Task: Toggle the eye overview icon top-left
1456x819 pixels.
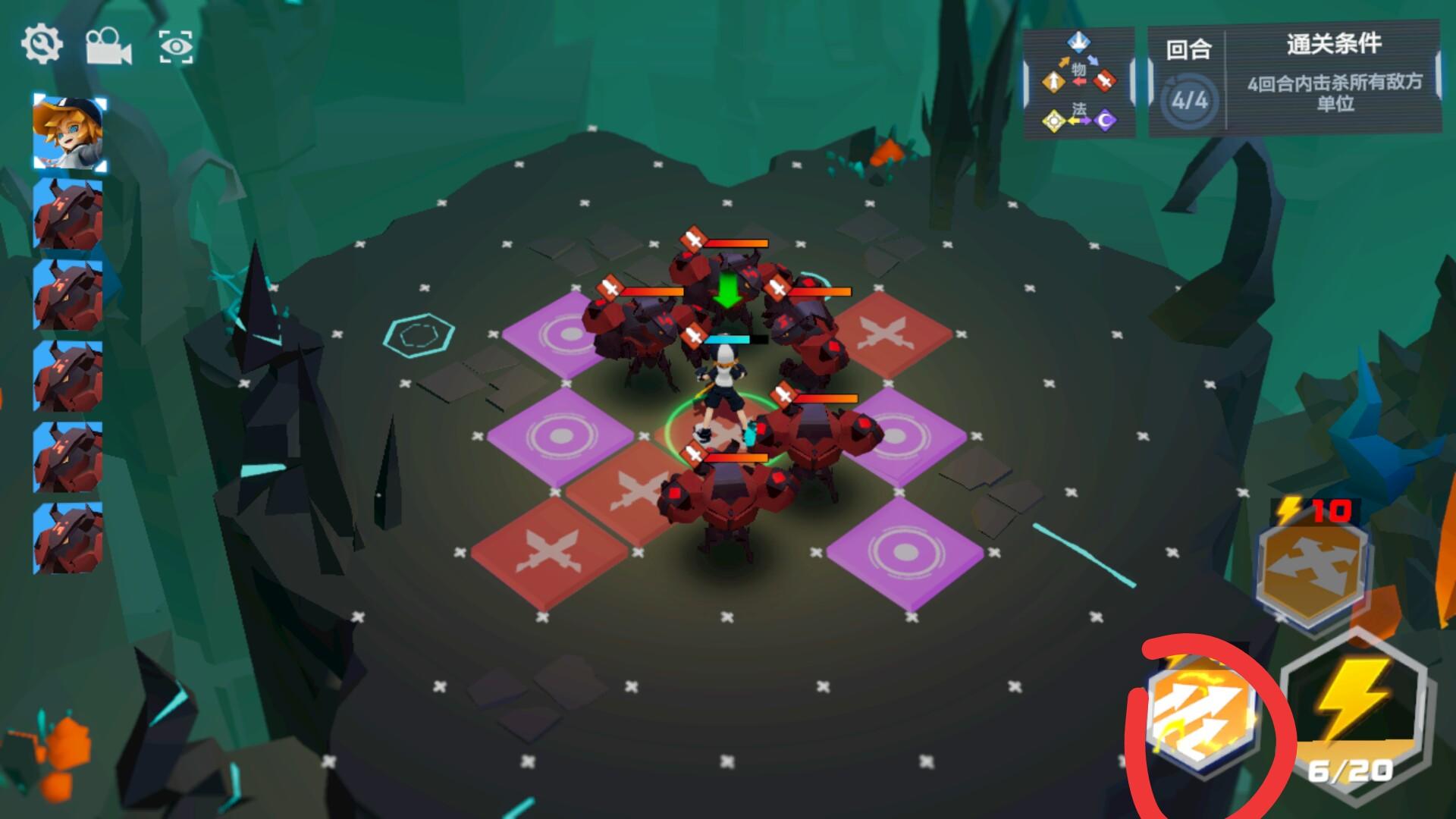Action: tap(177, 48)
